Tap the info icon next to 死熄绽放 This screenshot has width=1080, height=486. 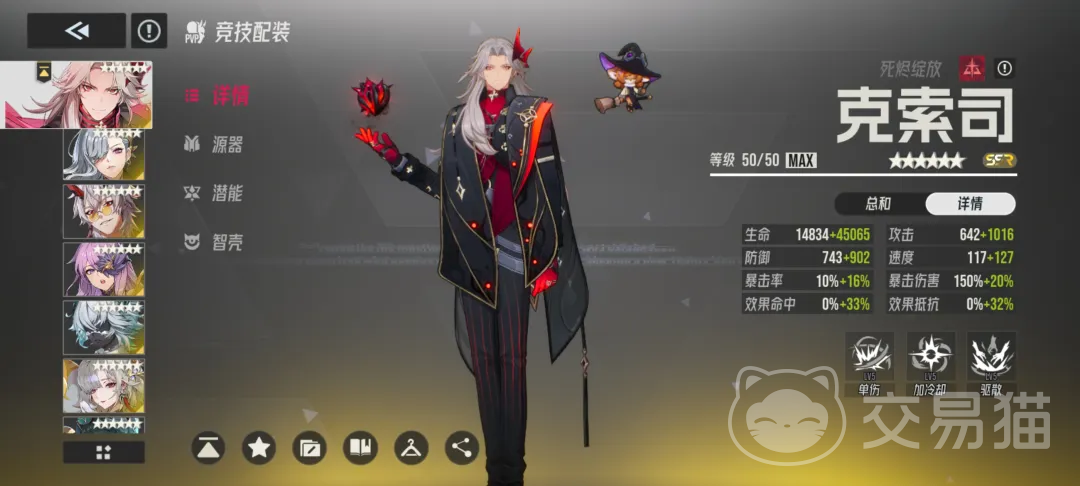click(1004, 68)
